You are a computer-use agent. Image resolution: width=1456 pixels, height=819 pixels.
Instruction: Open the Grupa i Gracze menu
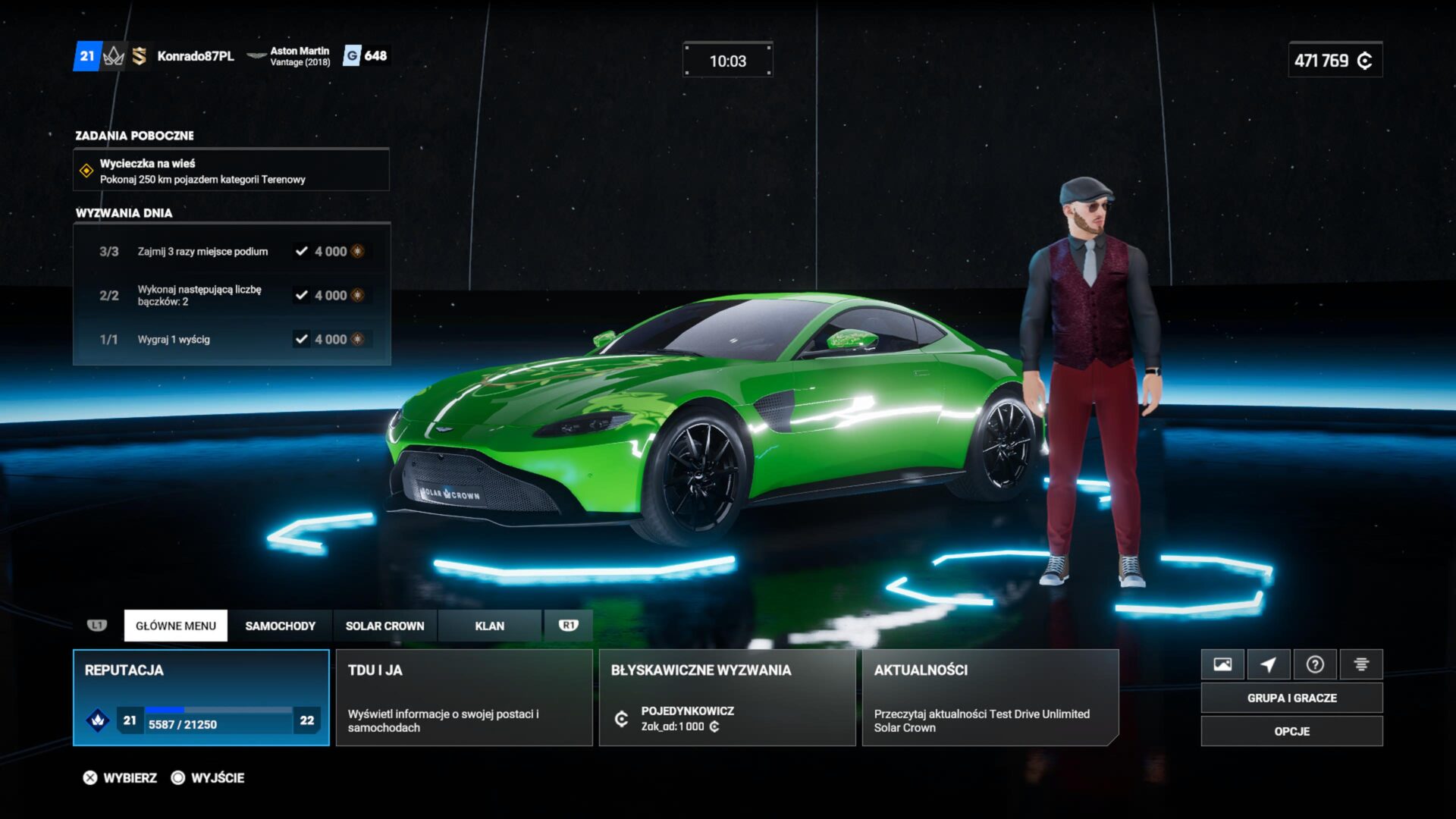click(1291, 698)
